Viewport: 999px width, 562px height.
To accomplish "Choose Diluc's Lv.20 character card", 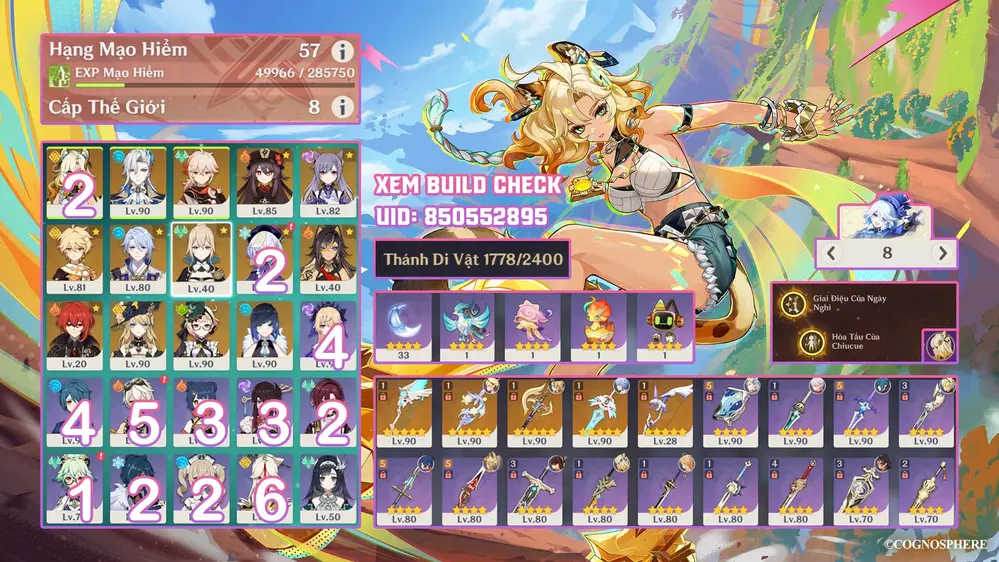I will [x=76, y=335].
